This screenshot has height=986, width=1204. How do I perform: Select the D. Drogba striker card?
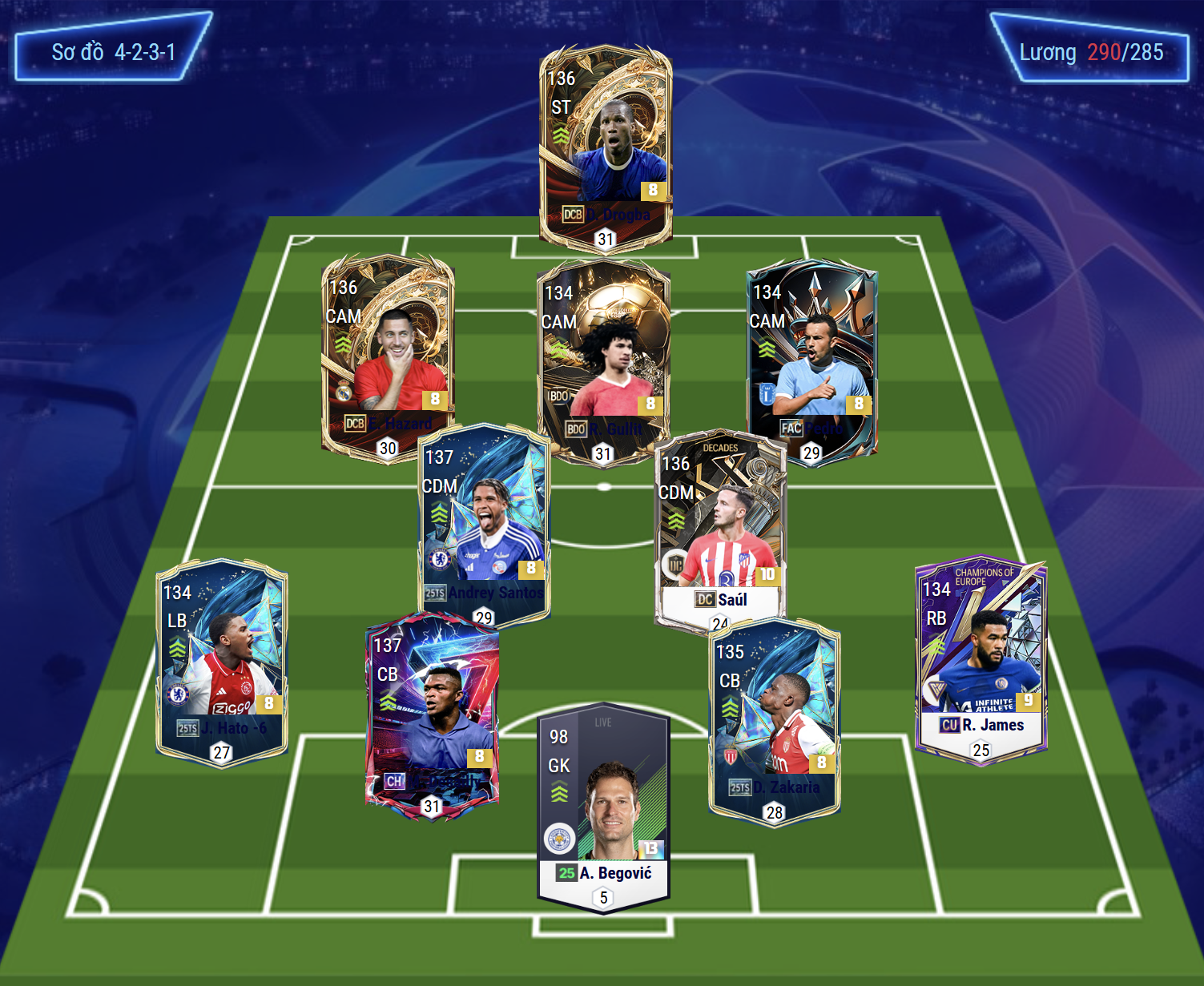[605, 144]
